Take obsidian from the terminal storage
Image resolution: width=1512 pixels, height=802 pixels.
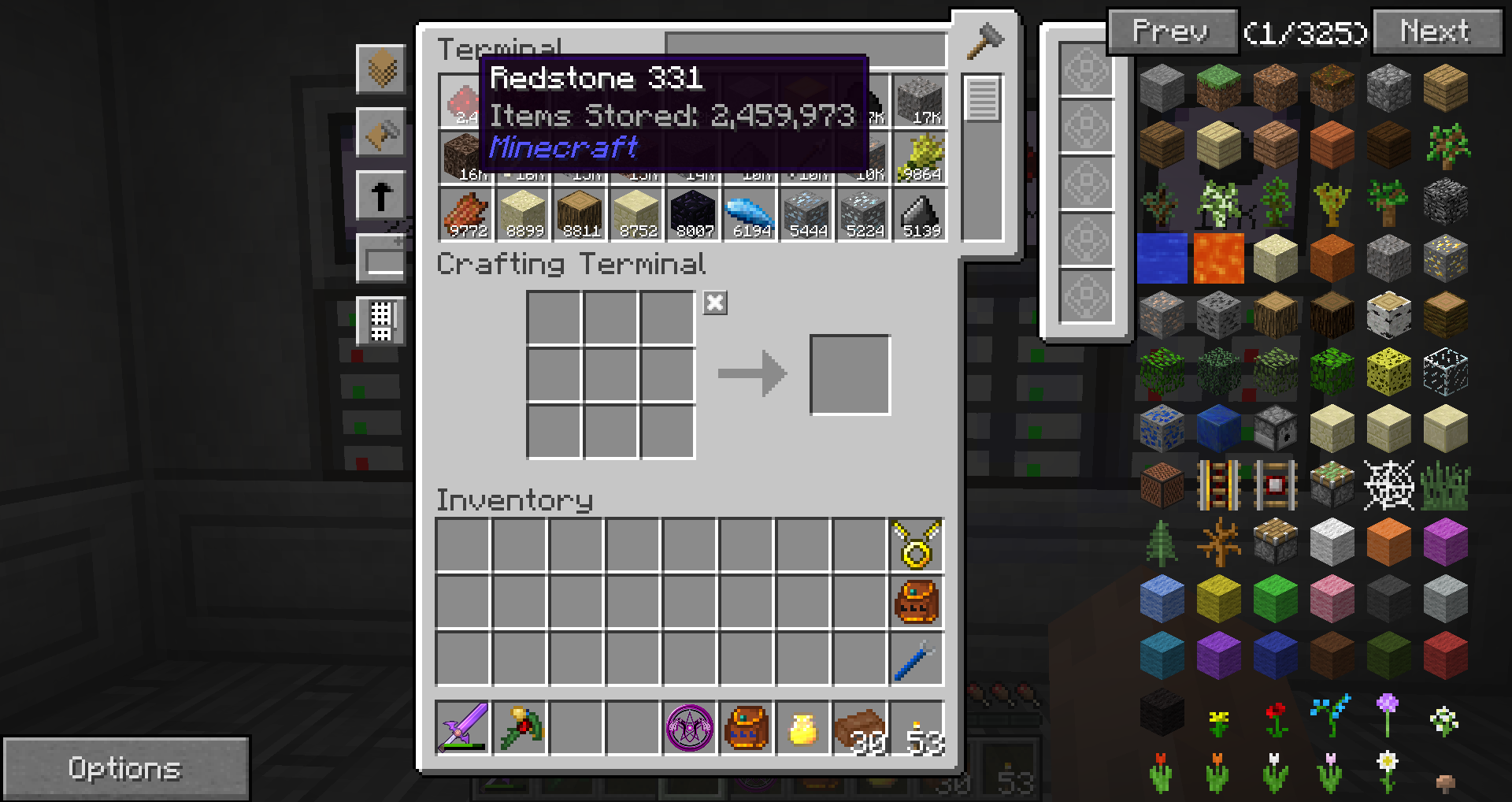click(692, 214)
